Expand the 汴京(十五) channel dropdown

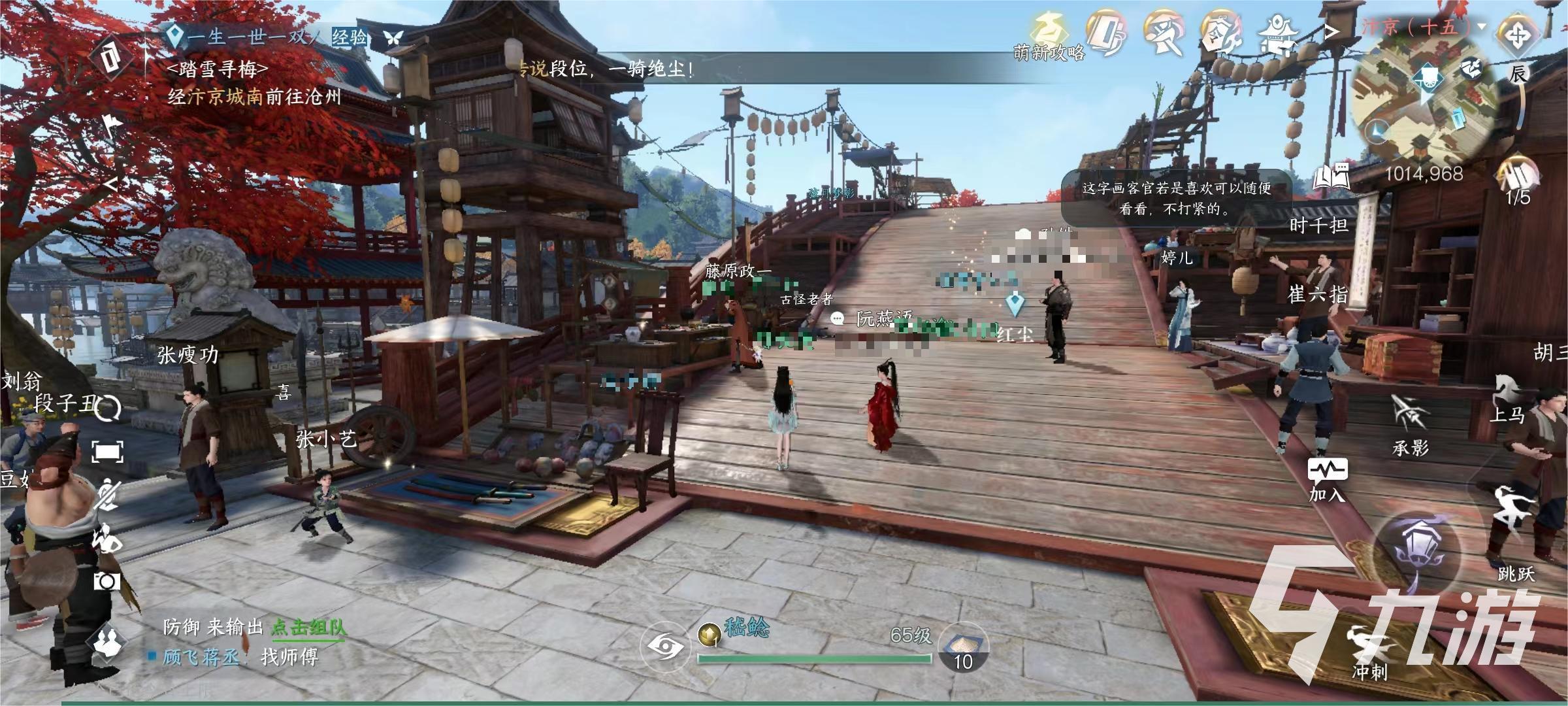pyautogui.click(x=1481, y=27)
